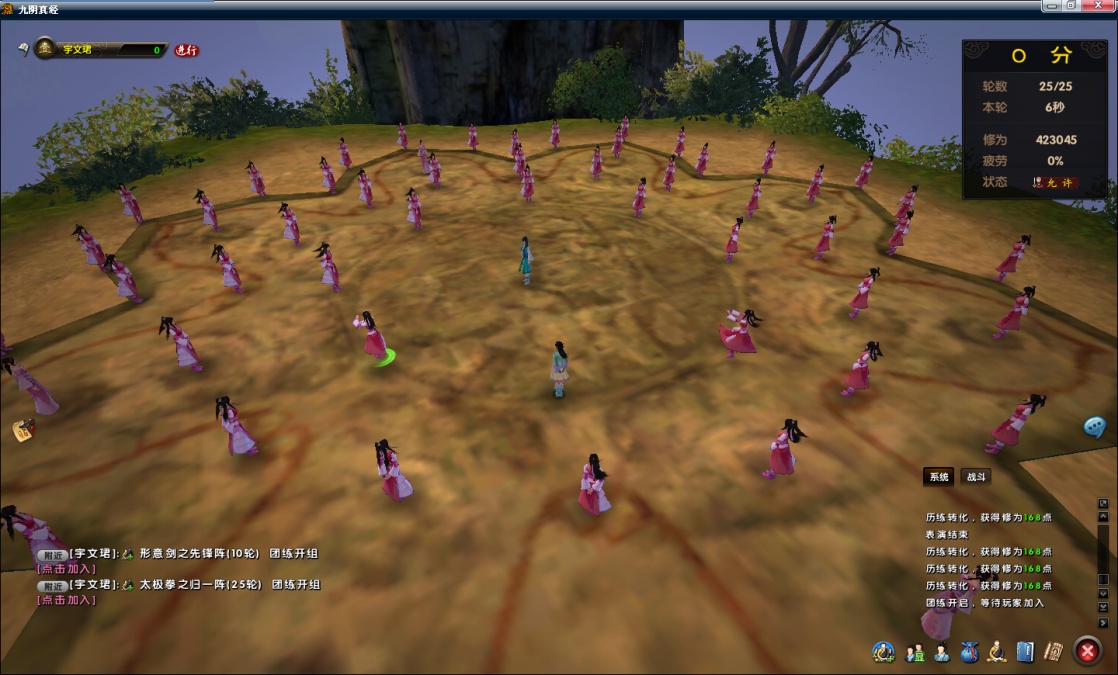Screen dimensions: 1118x675
Task: Open the blue pouch bag icon
Action: tap(969, 652)
